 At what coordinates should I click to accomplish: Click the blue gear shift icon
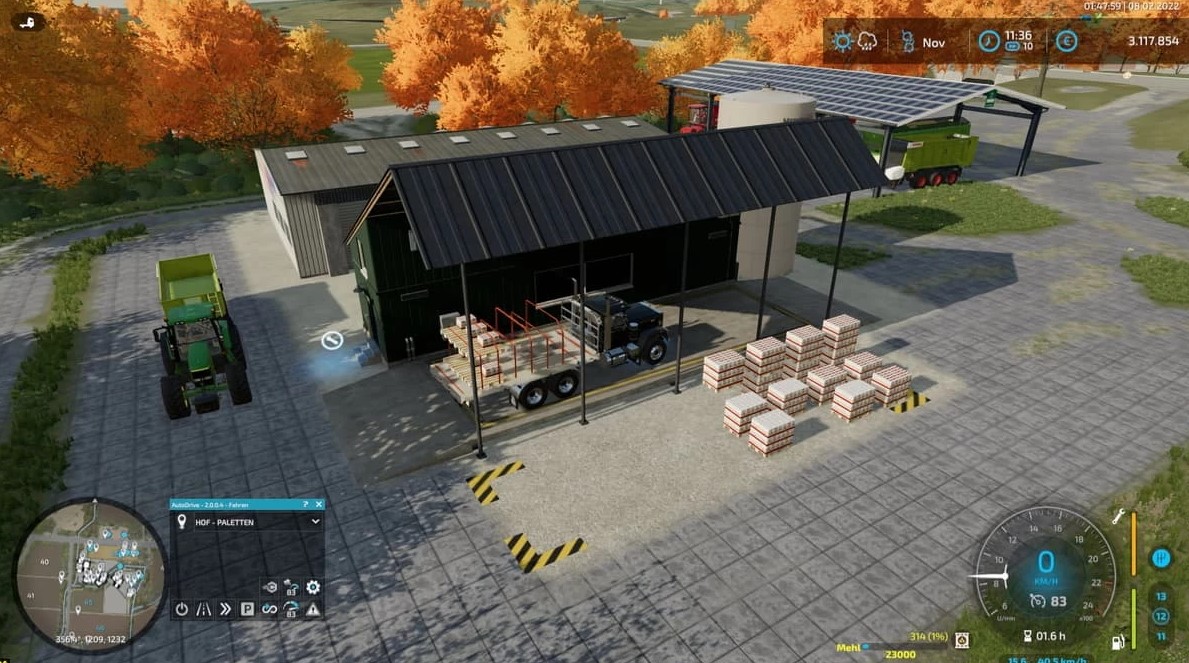[x=1161, y=558]
